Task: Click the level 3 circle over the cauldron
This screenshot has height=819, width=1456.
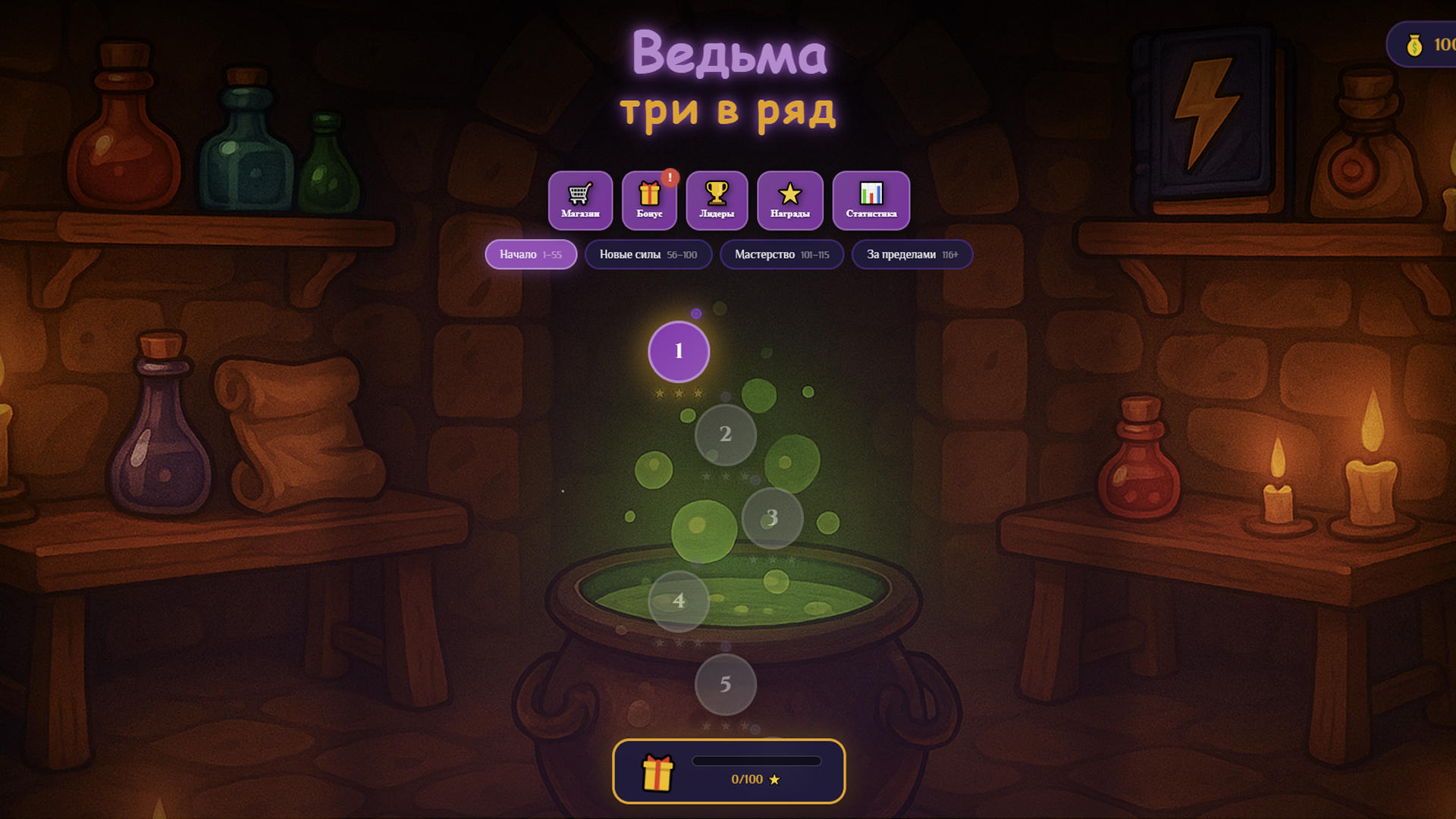Action: [x=771, y=517]
